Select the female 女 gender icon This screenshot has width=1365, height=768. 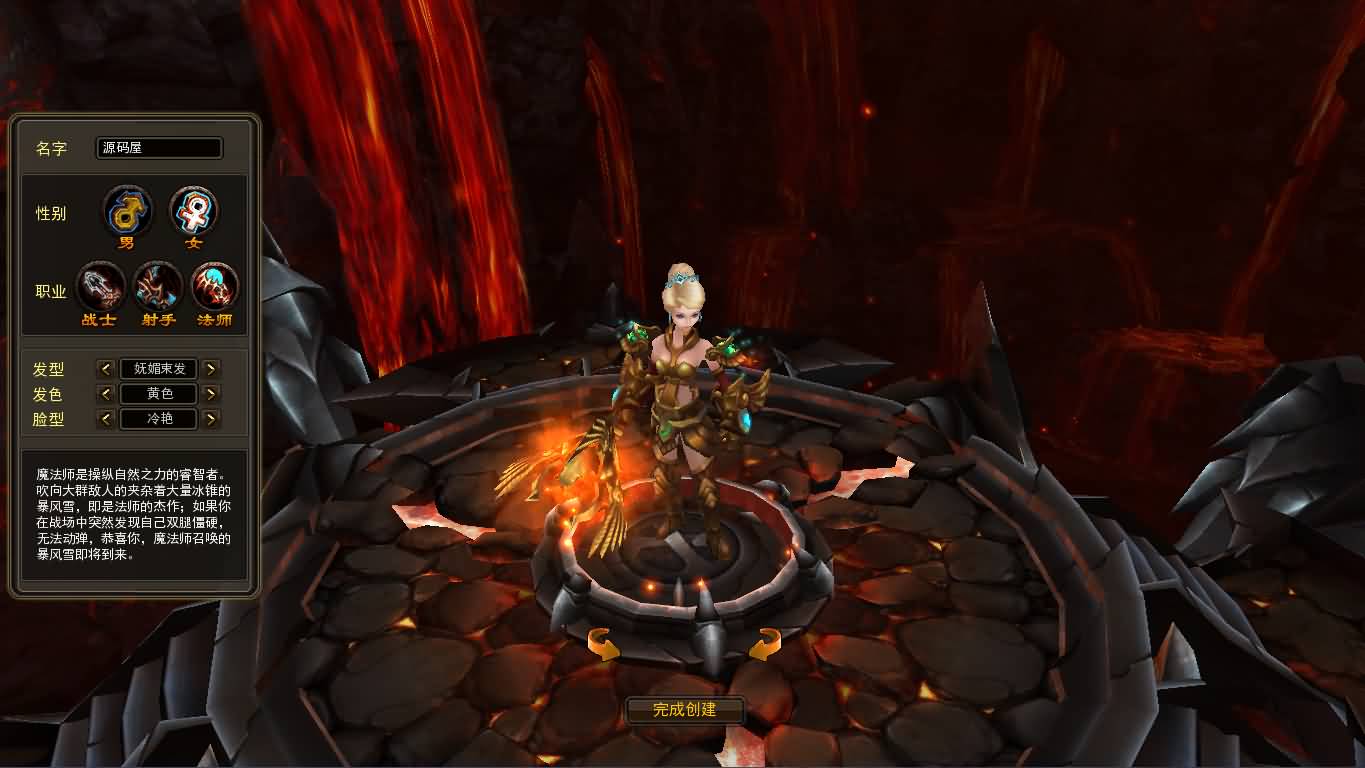(192, 210)
